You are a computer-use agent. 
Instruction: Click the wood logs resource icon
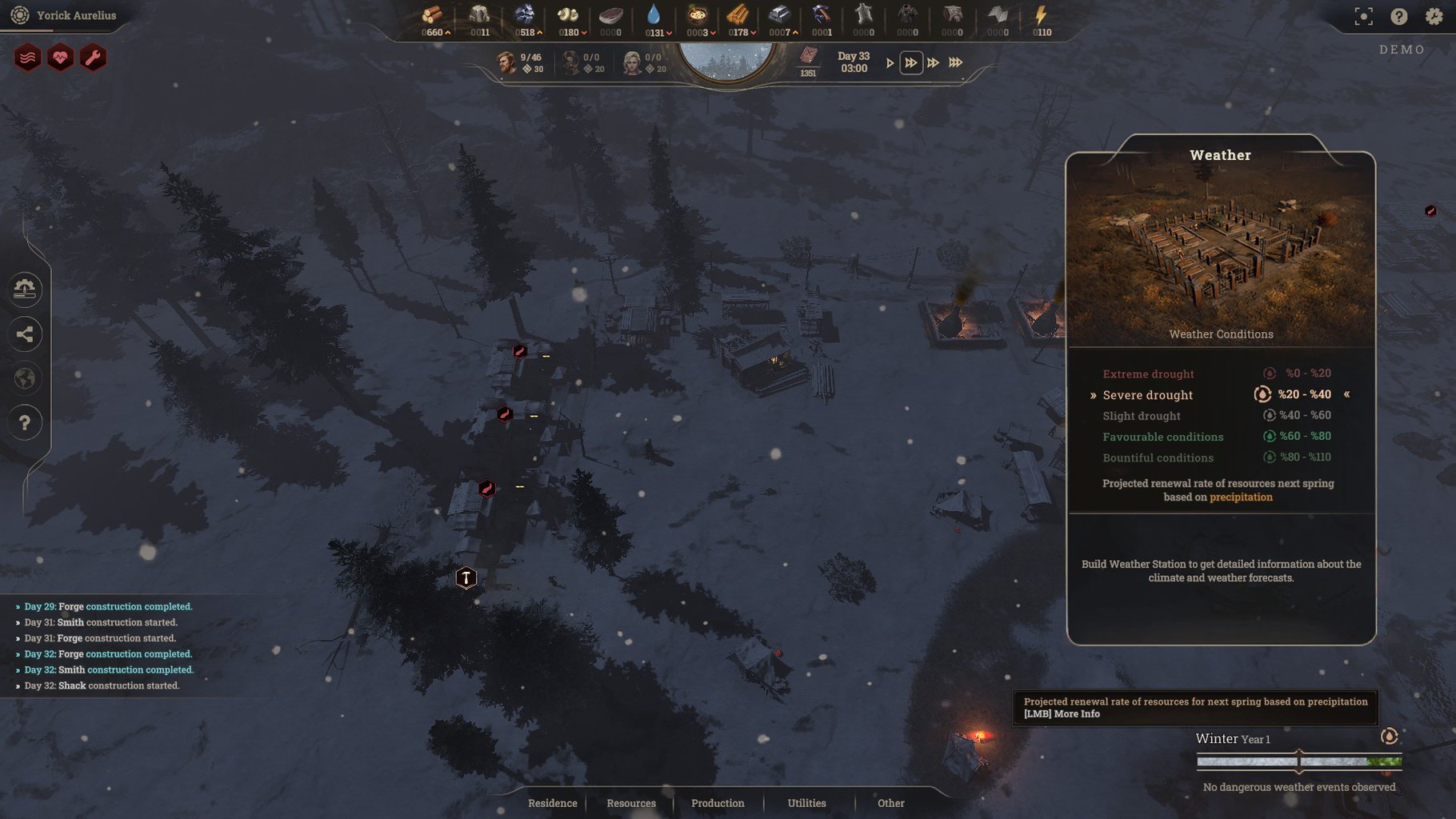click(433, 15)
